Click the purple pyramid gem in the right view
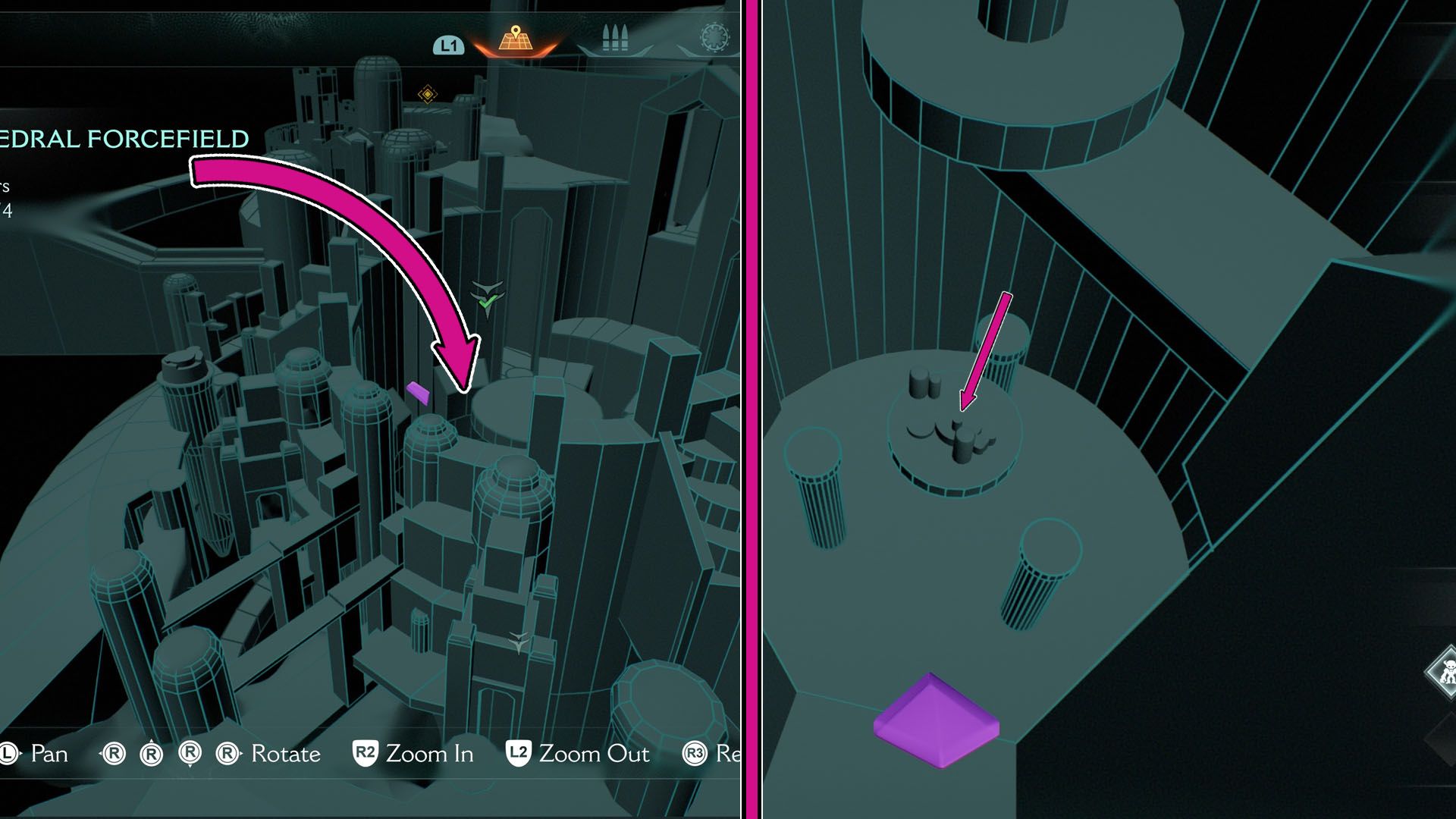This screenshot has width=1456, height=819. click(x=938, y=720)
